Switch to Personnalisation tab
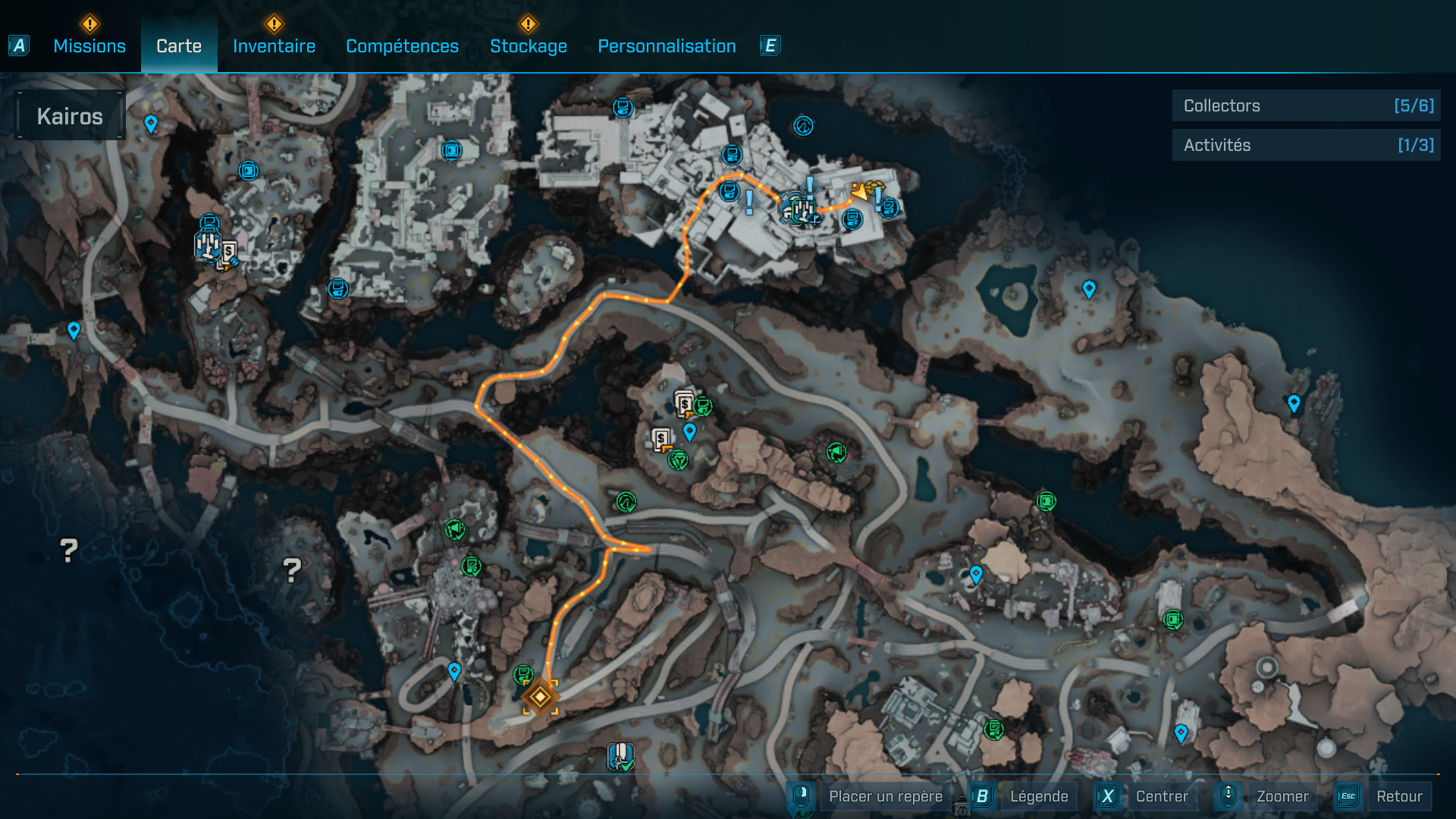This screenshot has width=1456, height=819. pos(667,46)
